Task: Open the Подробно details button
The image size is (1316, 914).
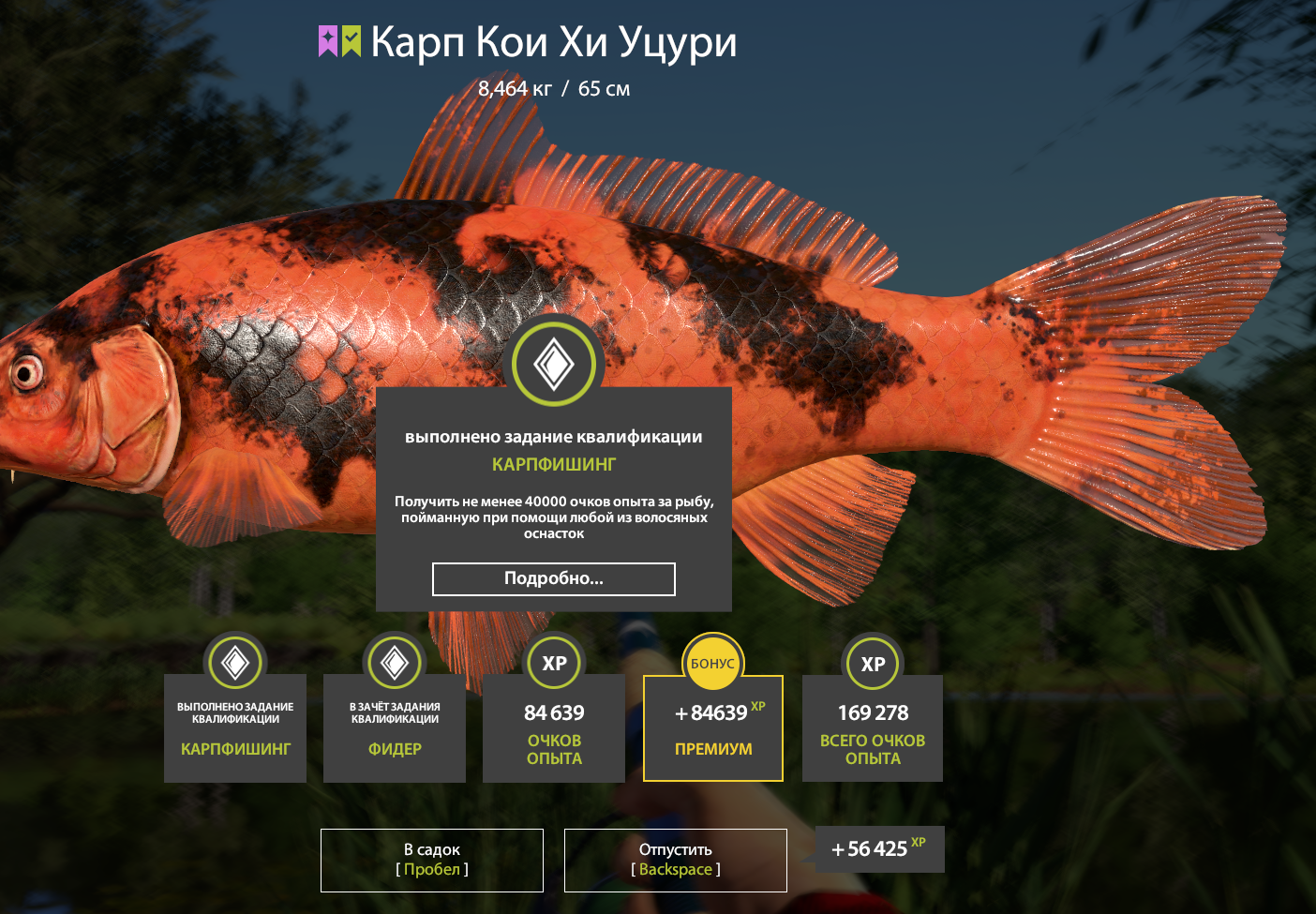Action: tap(553, 579)
